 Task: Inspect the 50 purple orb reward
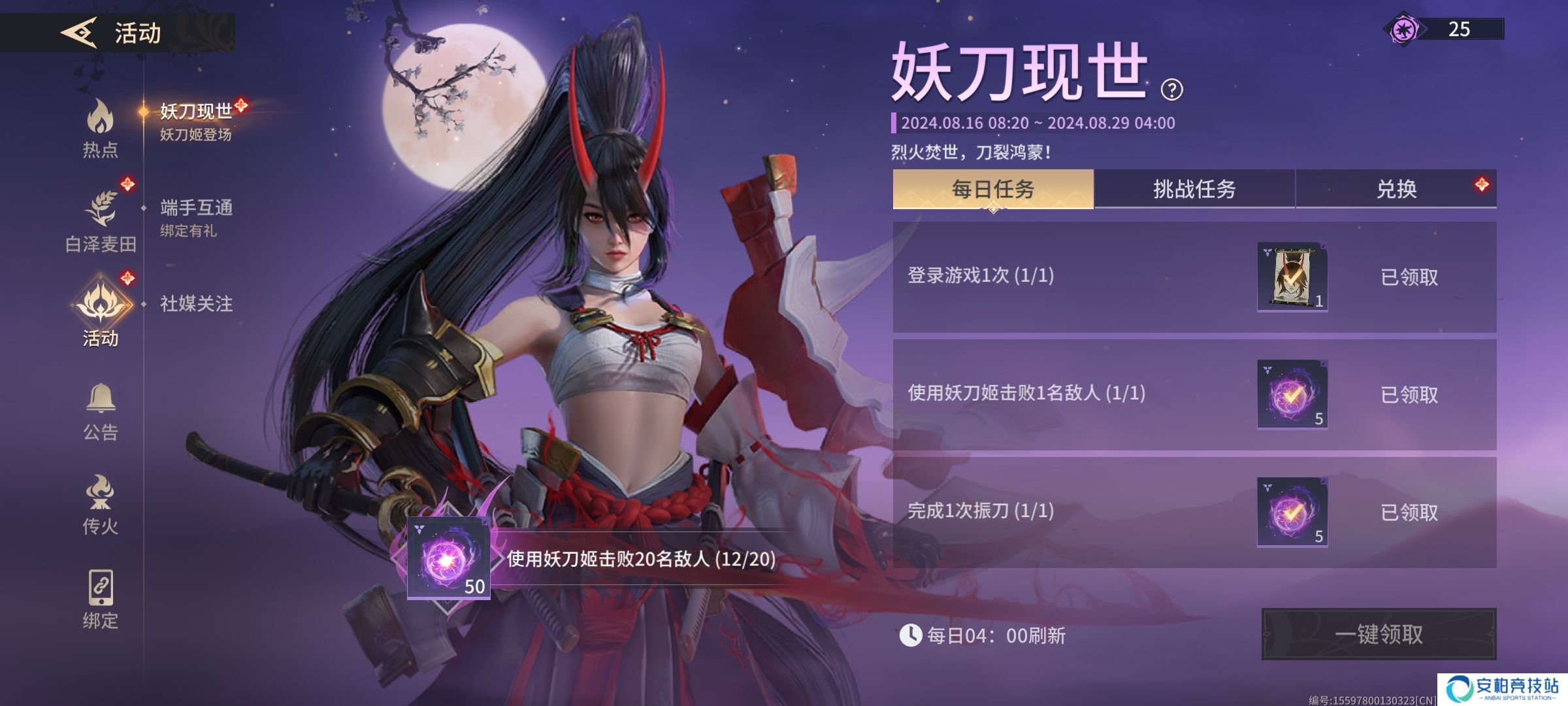pos(448,558)
